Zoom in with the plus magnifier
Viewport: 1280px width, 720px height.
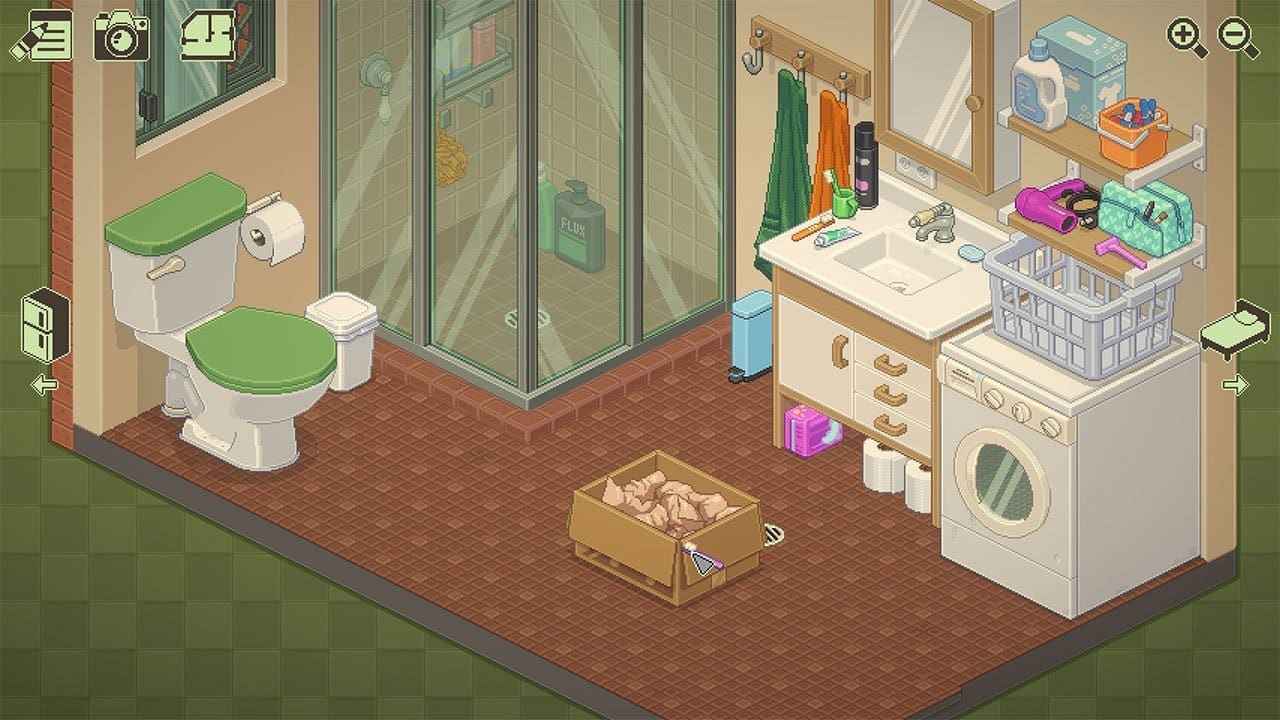pyautogui.click(x=1186, y=38)
